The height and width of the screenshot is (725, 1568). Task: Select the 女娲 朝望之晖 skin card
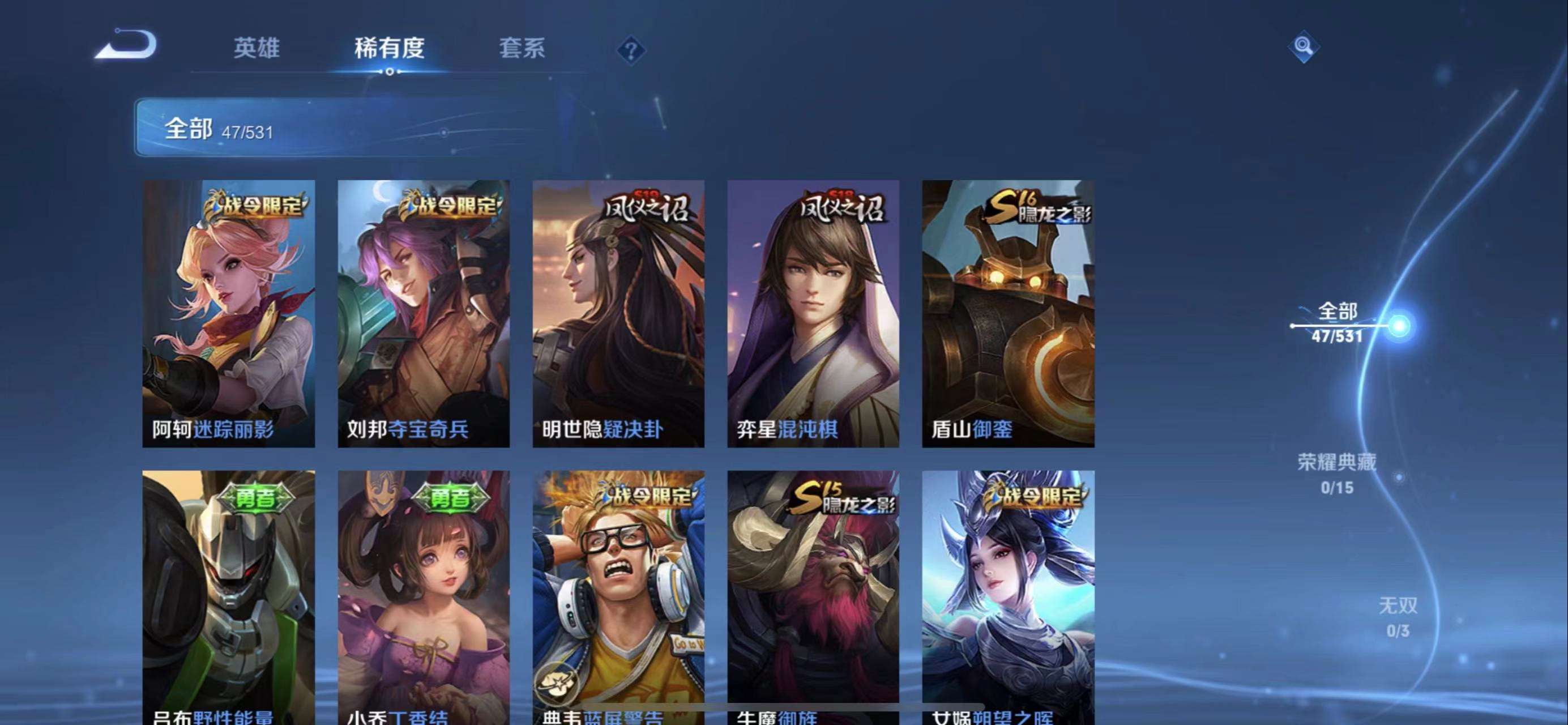coord(1008,596)
